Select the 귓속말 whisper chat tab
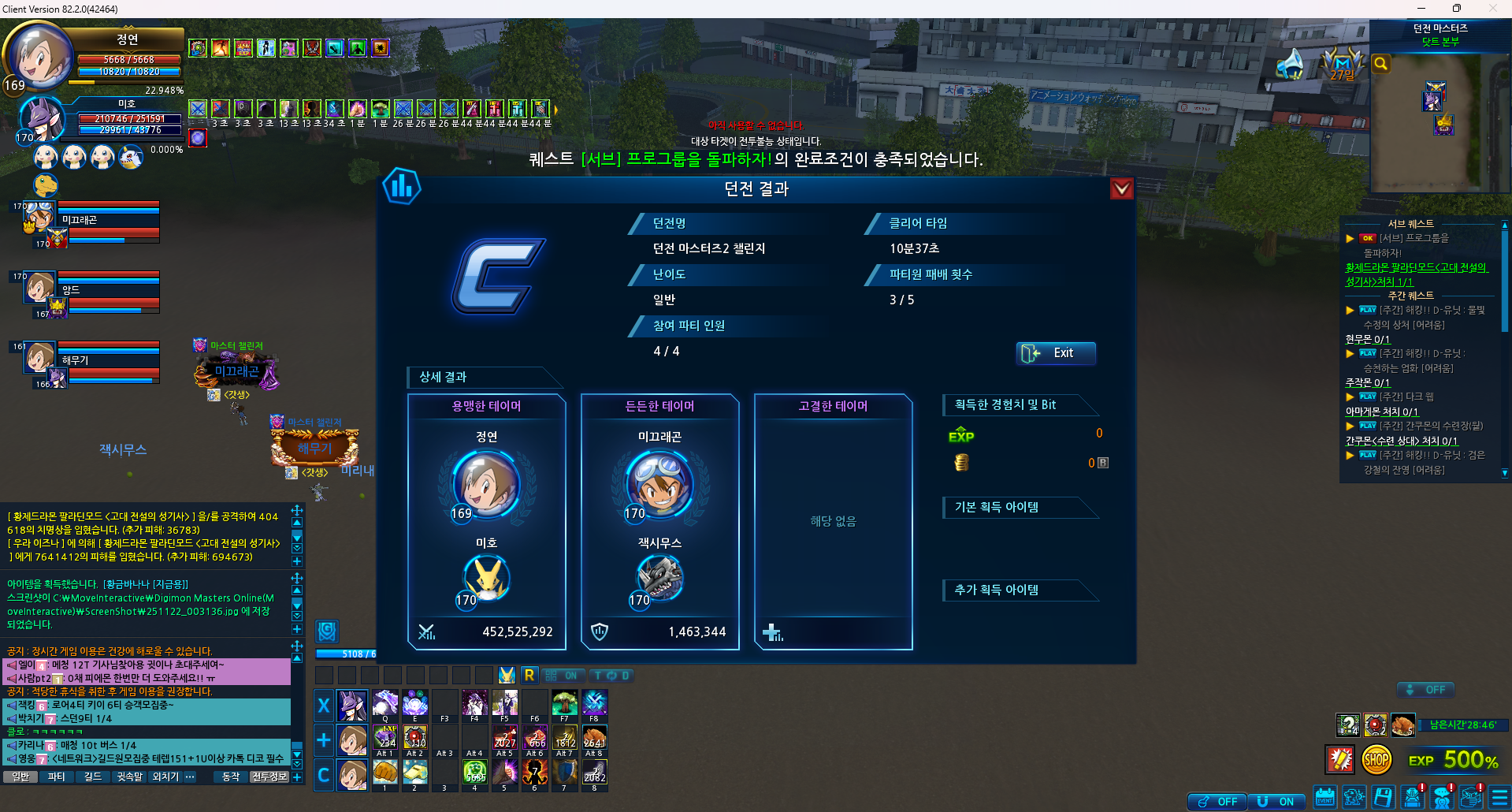1512x812 pixels. coord(129,777)
